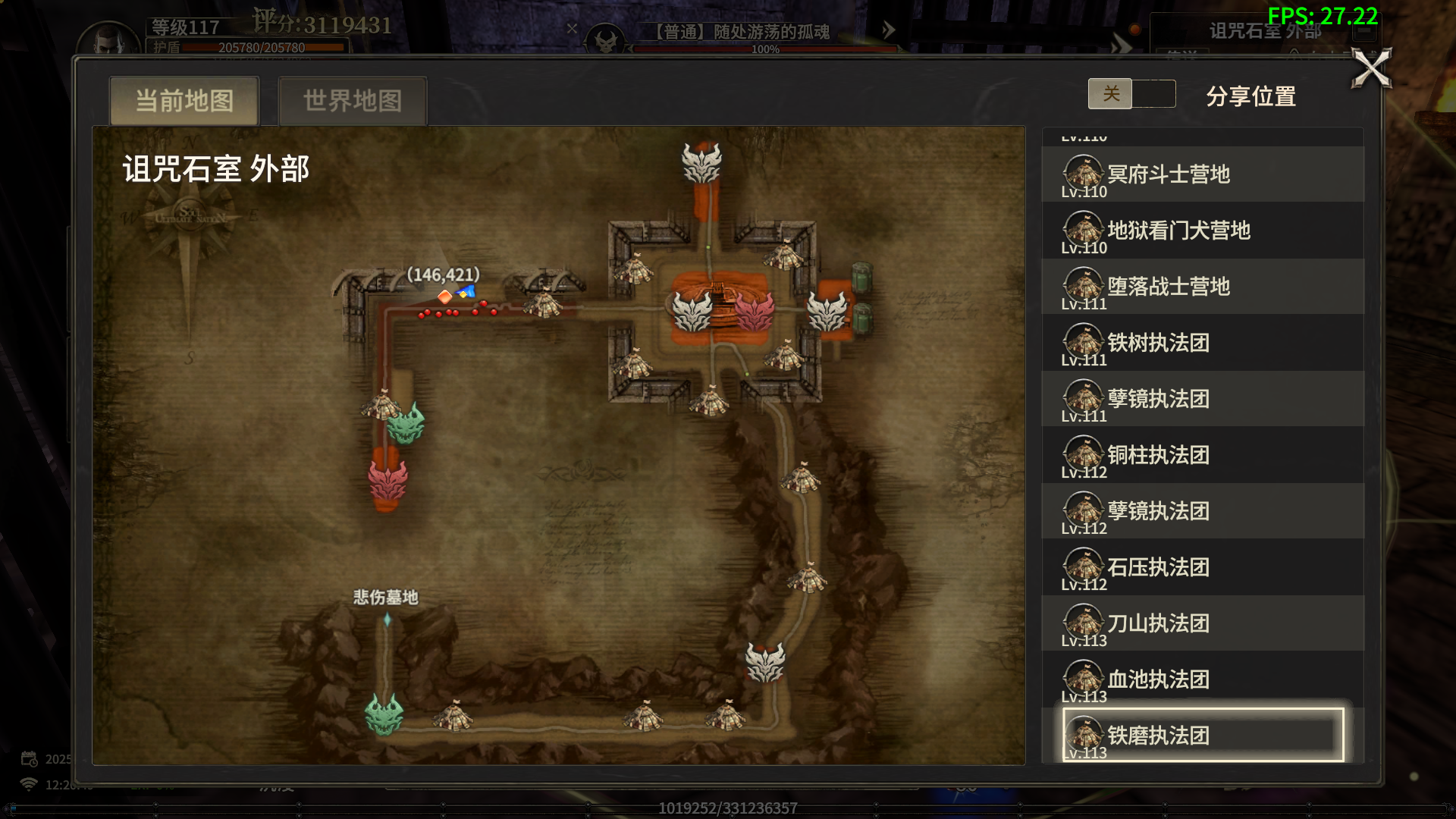
Task: Select 堕落战士营地 from the list
Action: (x=1202, y=287)
